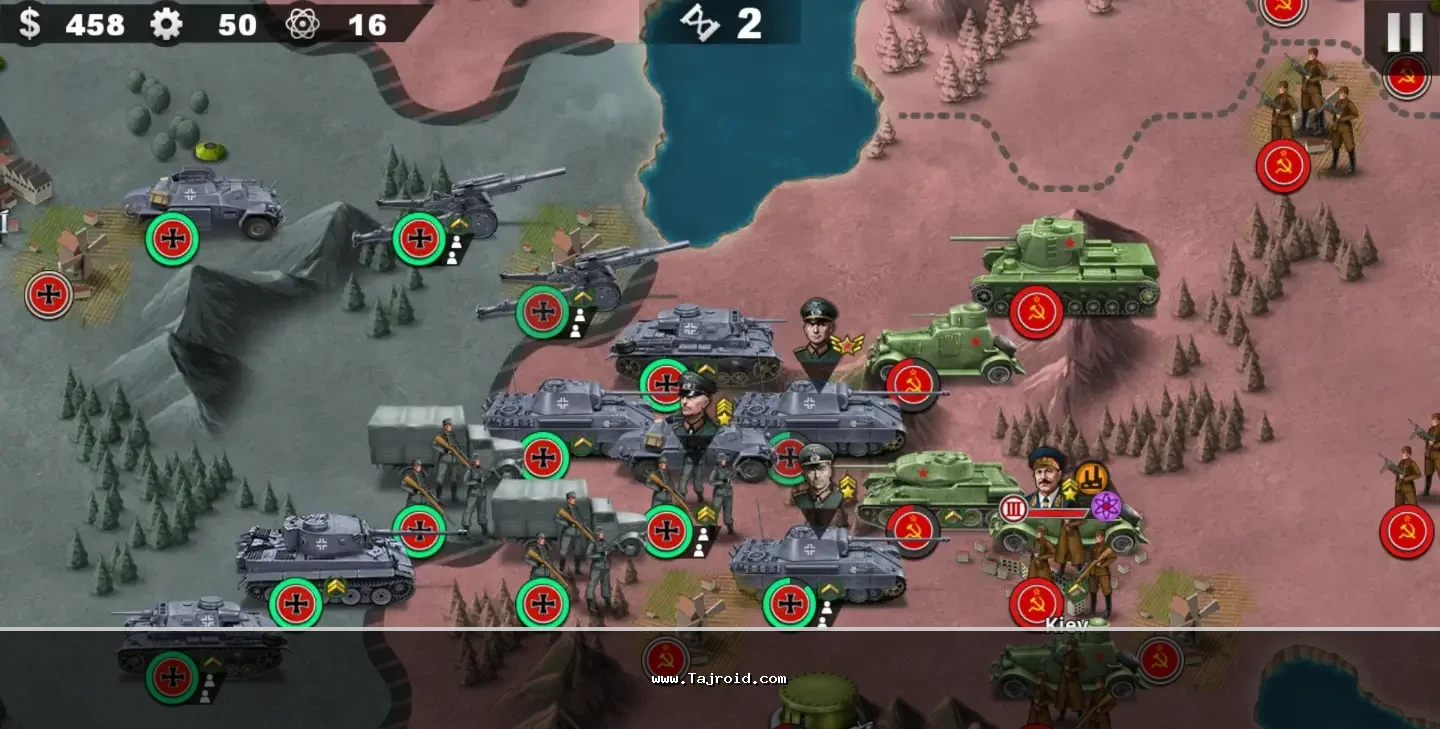Select the city of Kiev
The image size is (1440, 729).
click(x=1066, y=624)
